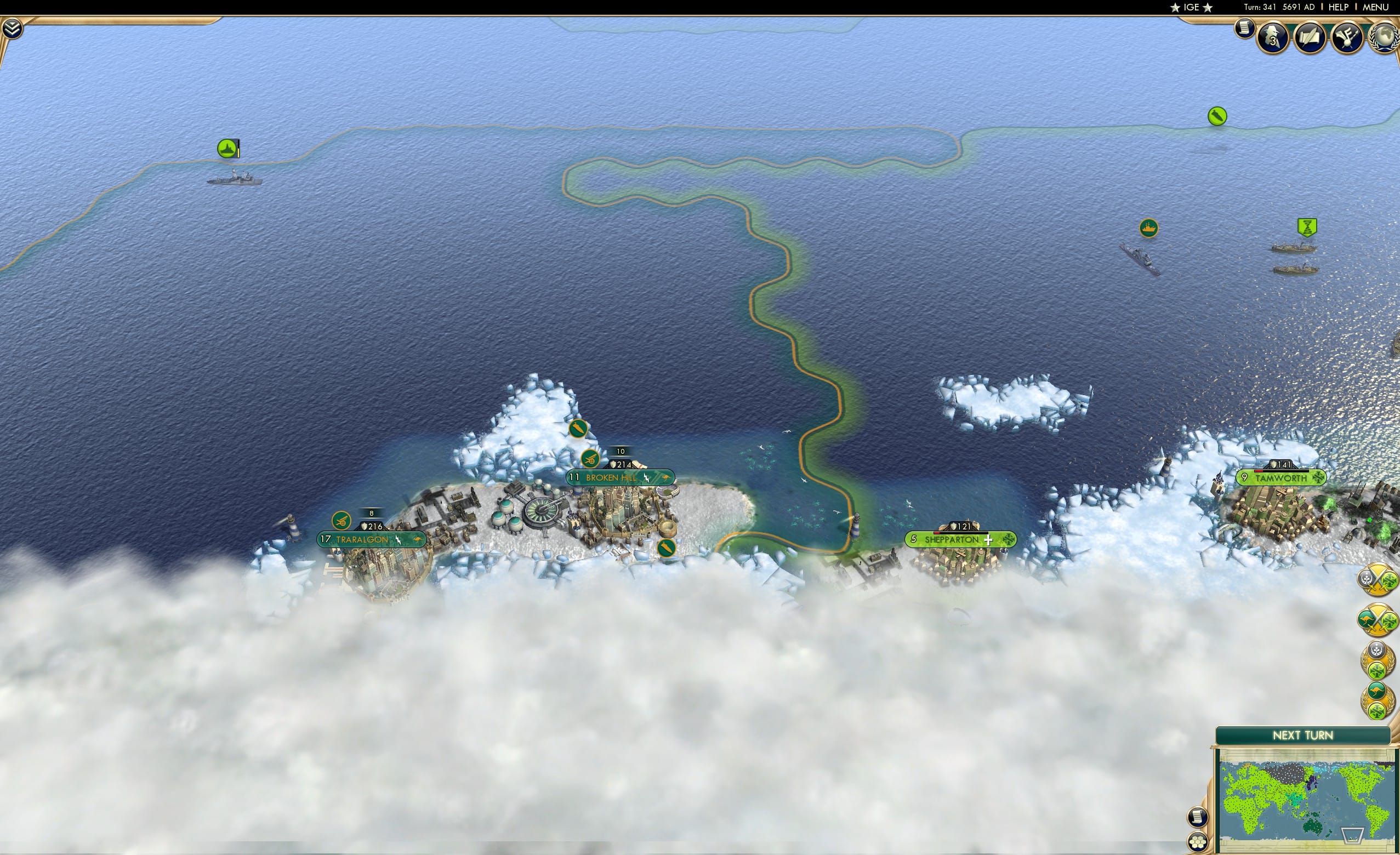
Task: Open the MENU item in top bar
Action: (1375, 7)
